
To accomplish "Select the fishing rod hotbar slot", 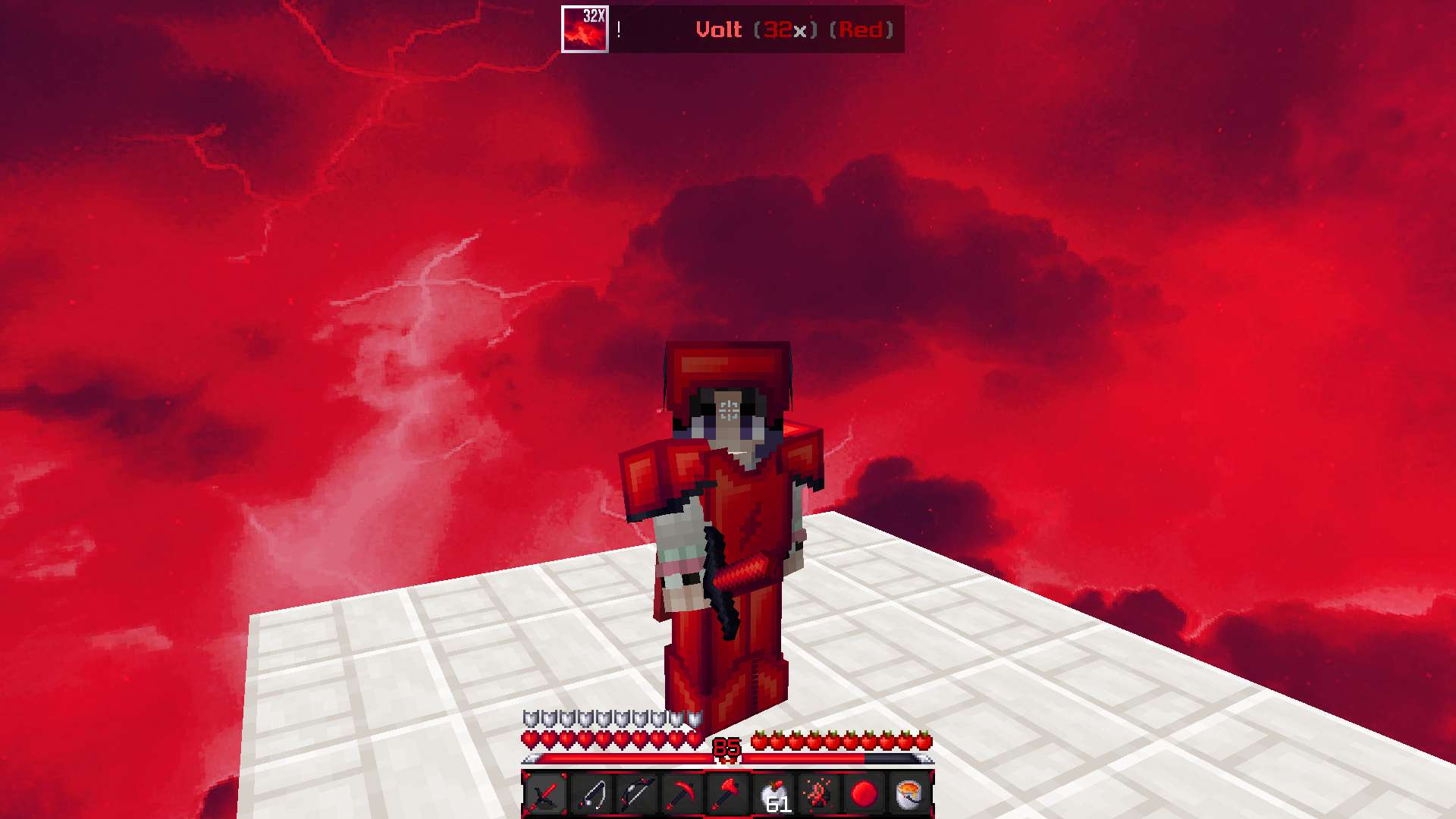I will [x=591, y=794].
